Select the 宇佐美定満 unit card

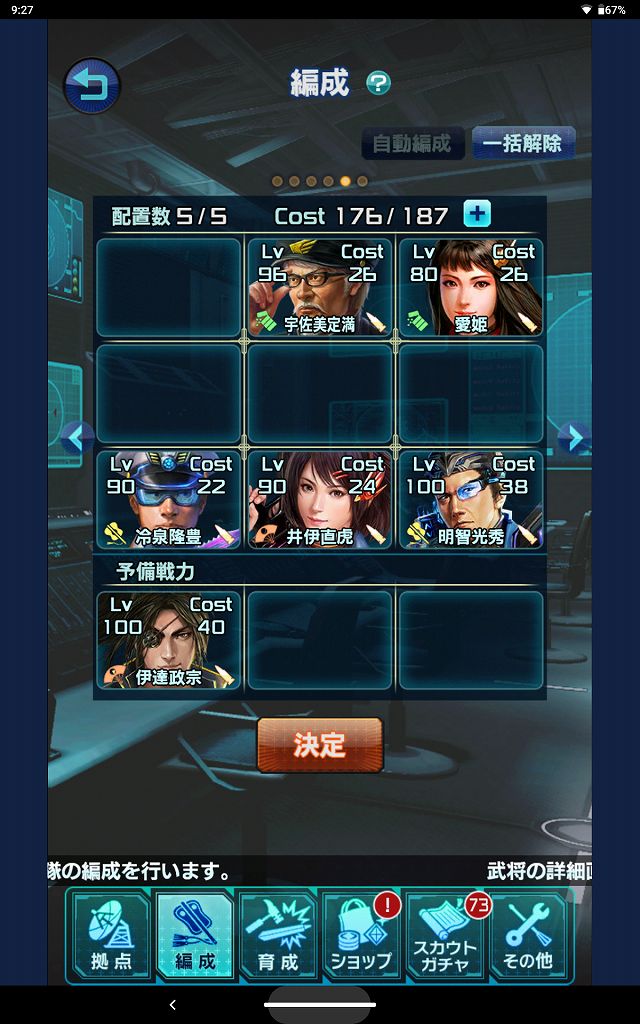point(319,287)
